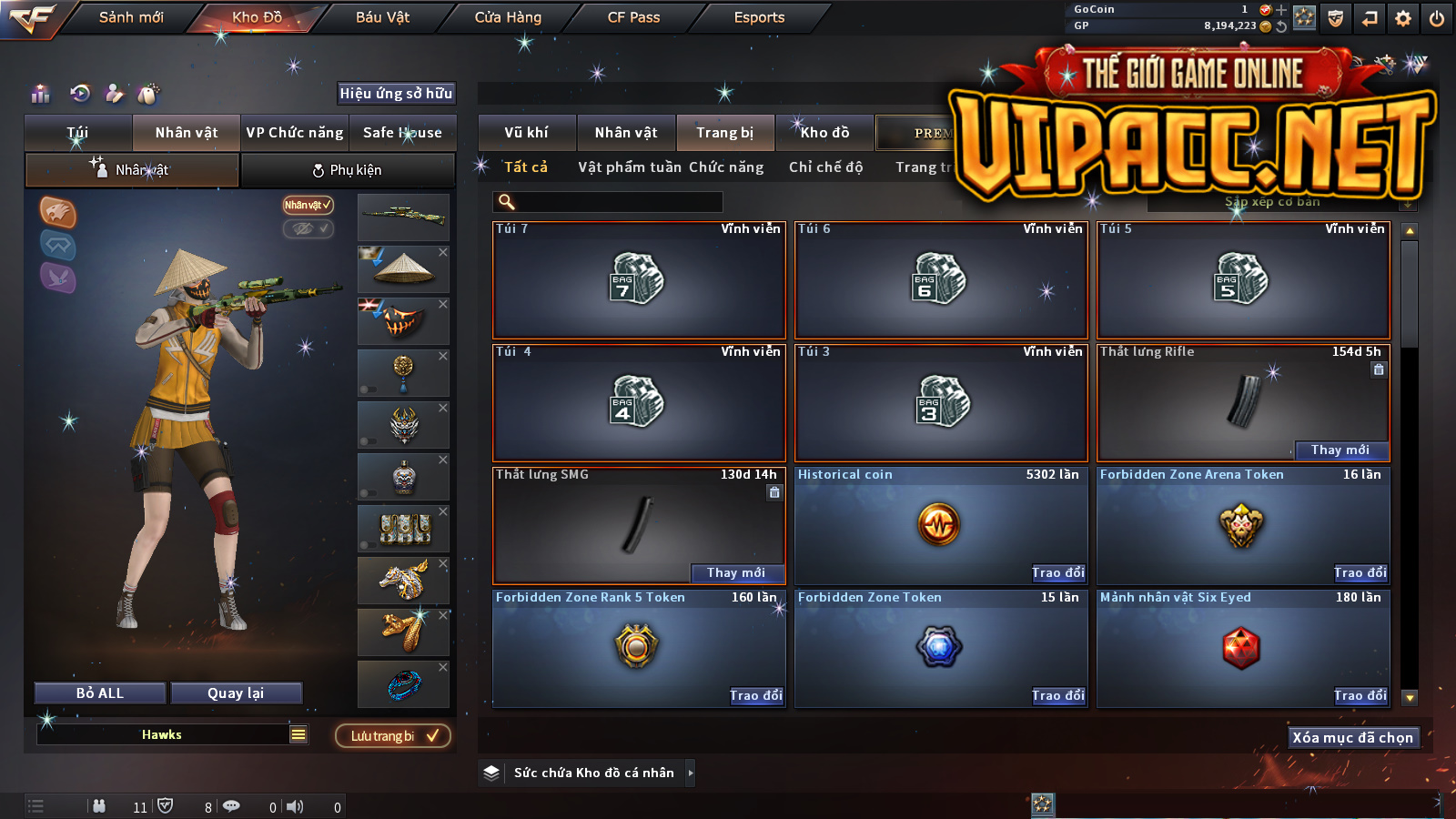
Task: Save loadout with Lưu trang bị
Action: click(393, 735)
